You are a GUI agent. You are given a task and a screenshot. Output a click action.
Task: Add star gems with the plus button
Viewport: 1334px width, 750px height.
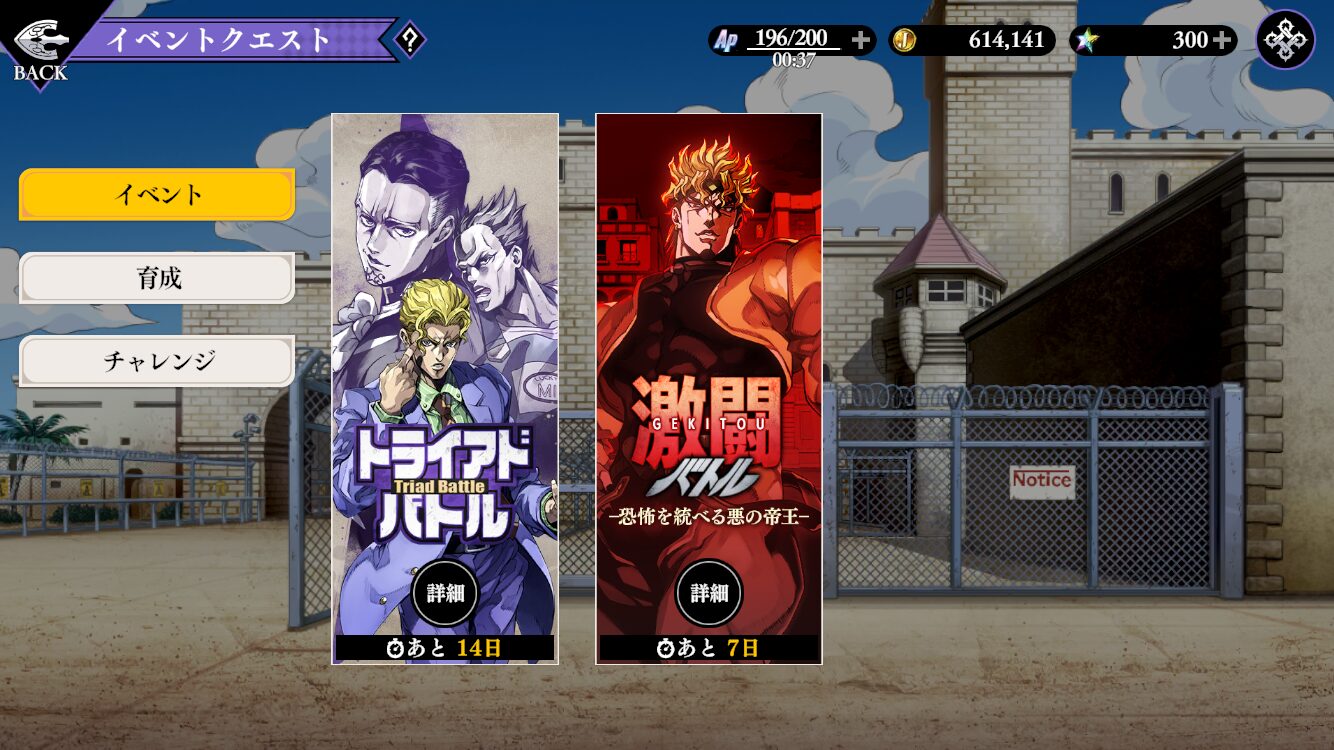[1222, 40]
